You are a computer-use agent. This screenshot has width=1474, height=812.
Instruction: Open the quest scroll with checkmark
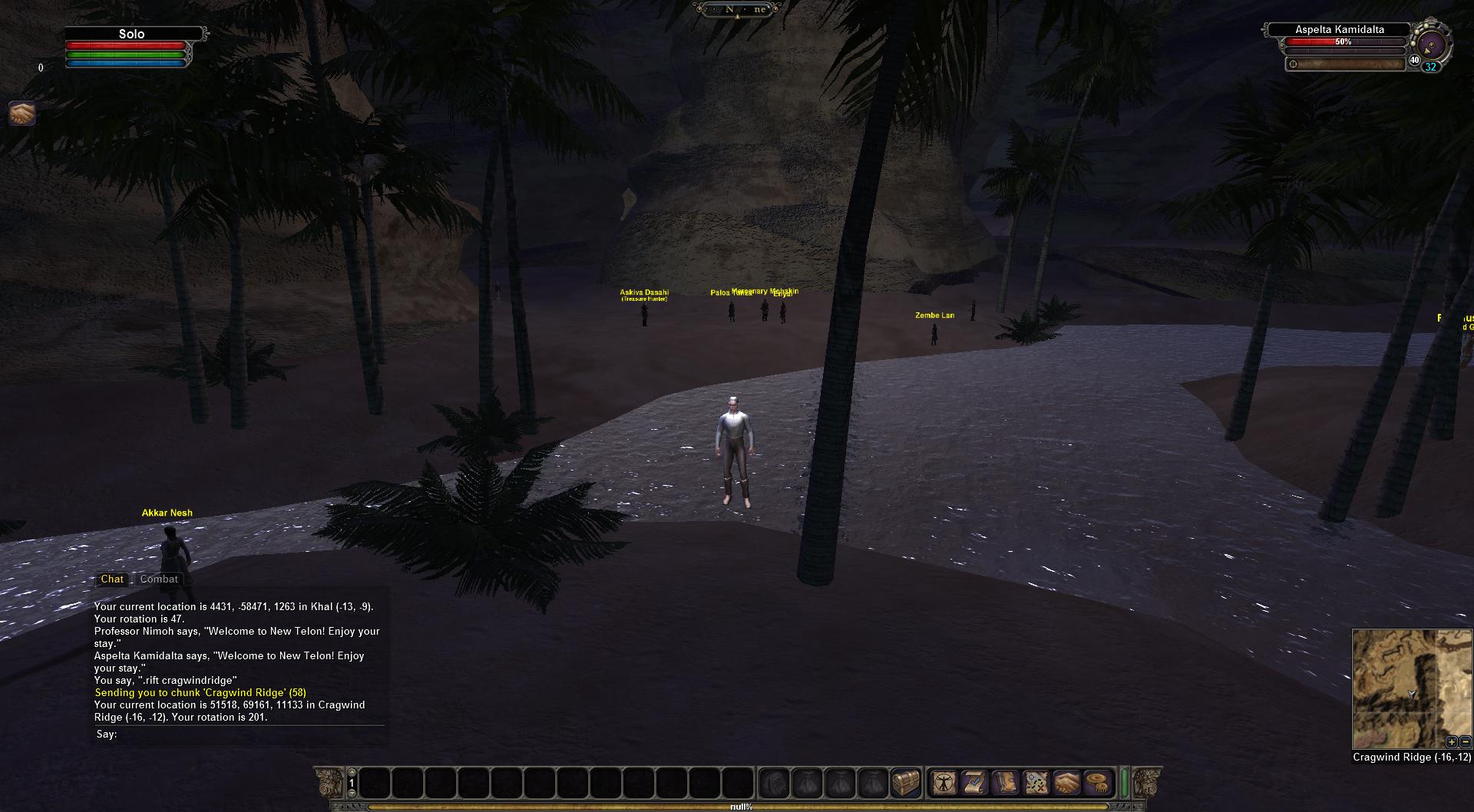tap(974, 783)
